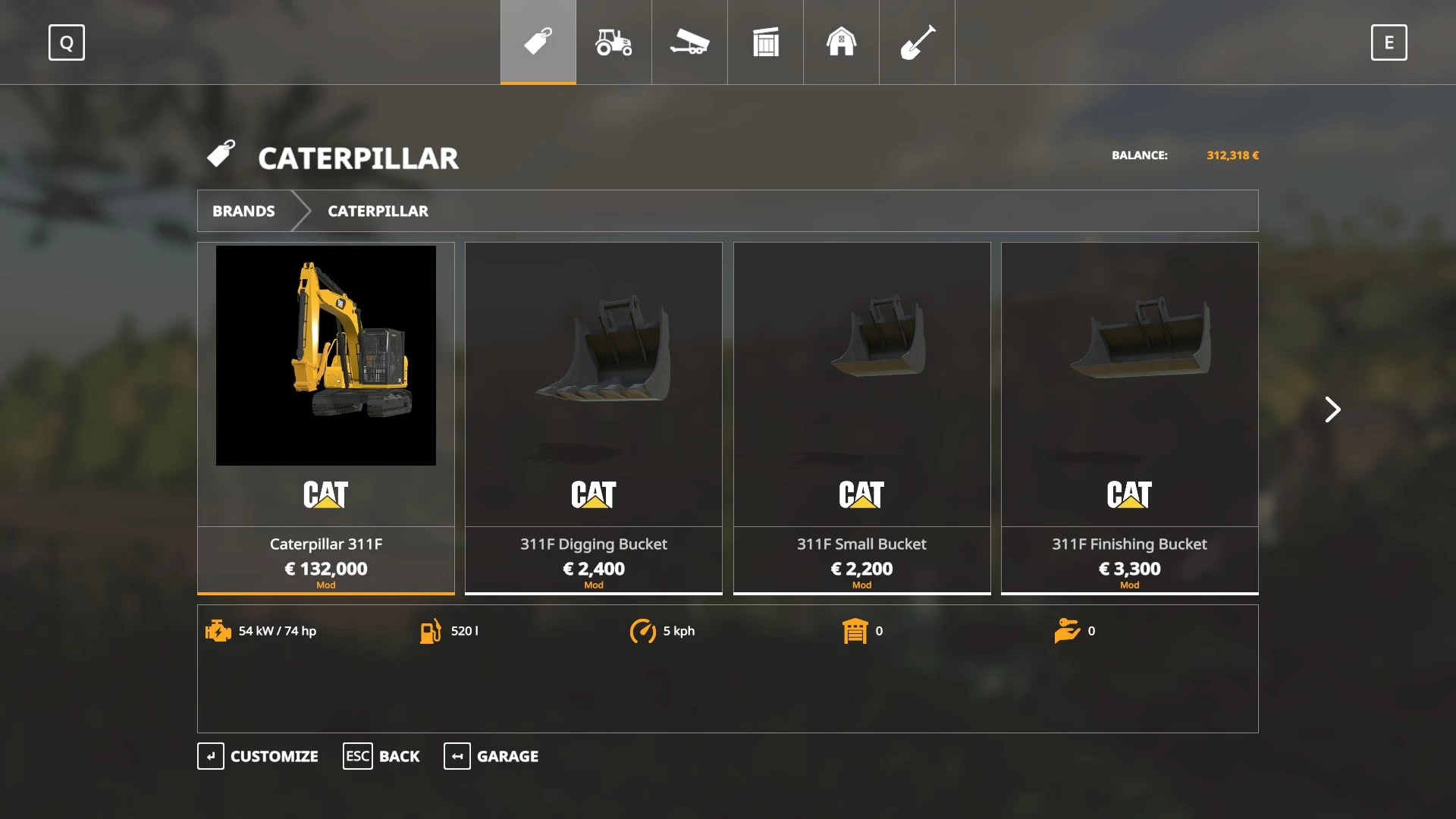The width and height of the screenshot is (1456, 819).
Task: Open the barn placeables tab
Action: click(x=841, y=42)
